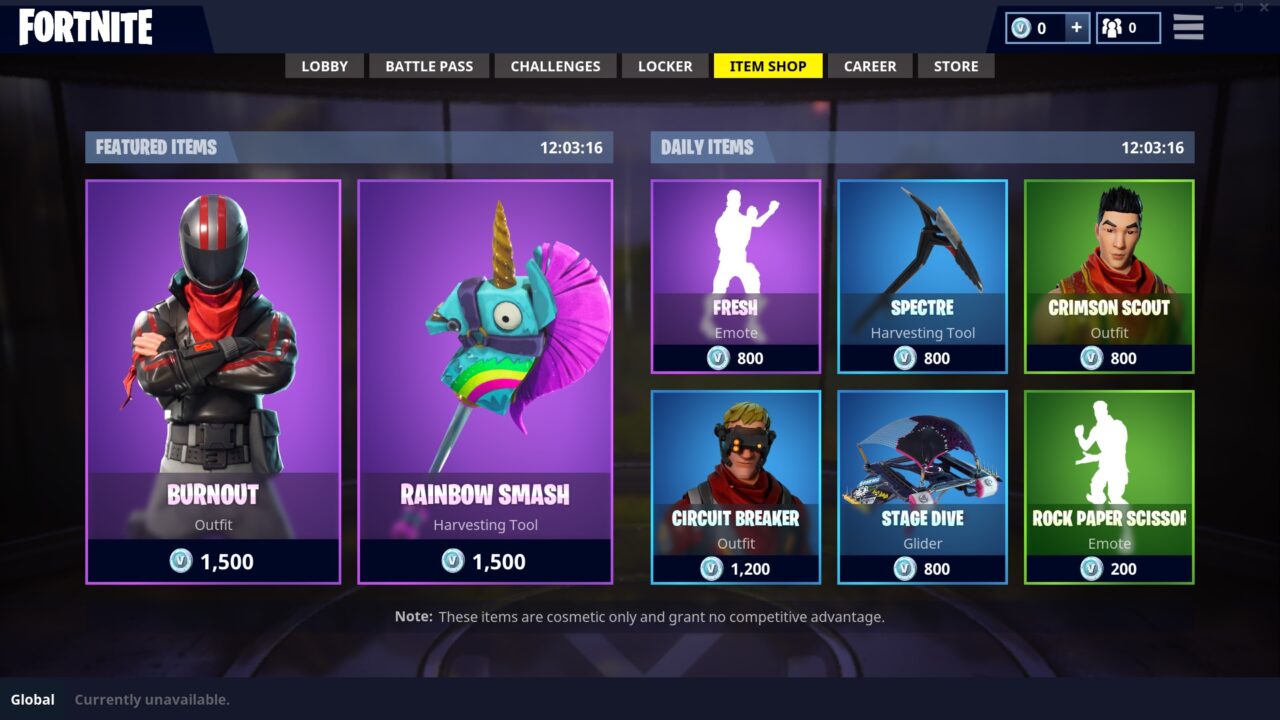Open the Career menu
Image resolution: width=1280 pixels, height=720 pixels.
coord(869,66)
